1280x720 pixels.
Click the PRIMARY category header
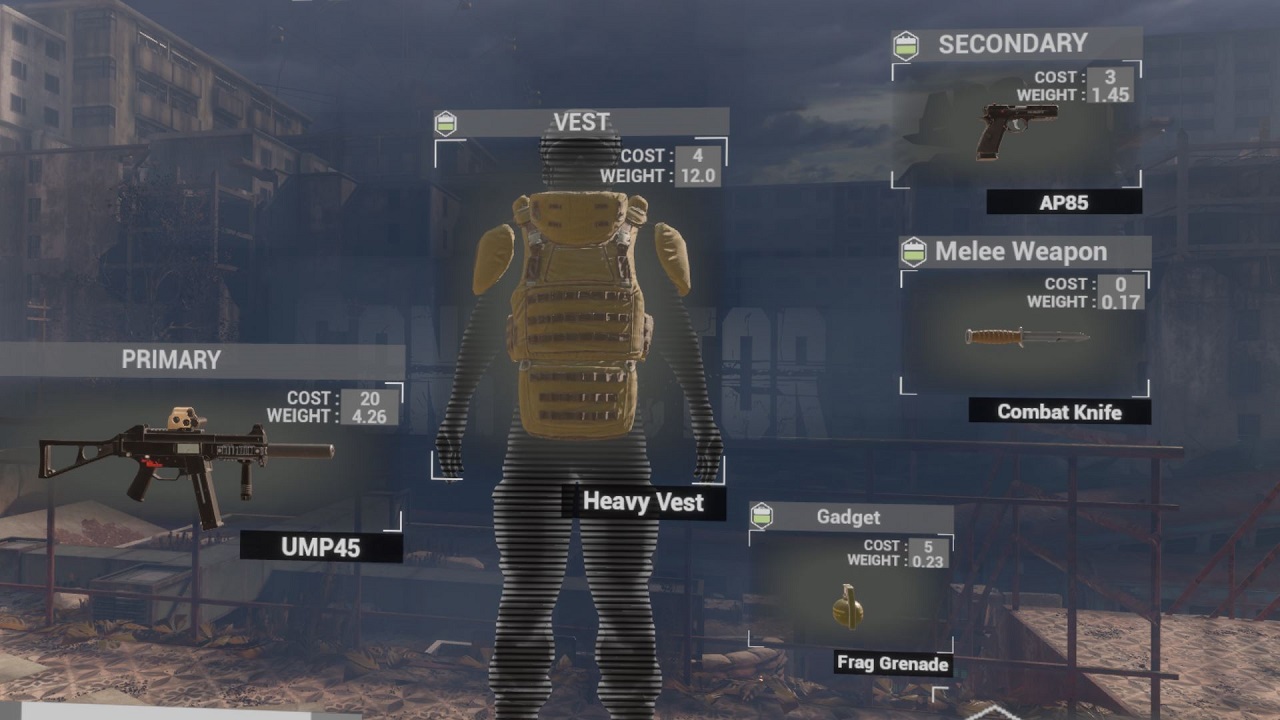click(x=171, y=360)
